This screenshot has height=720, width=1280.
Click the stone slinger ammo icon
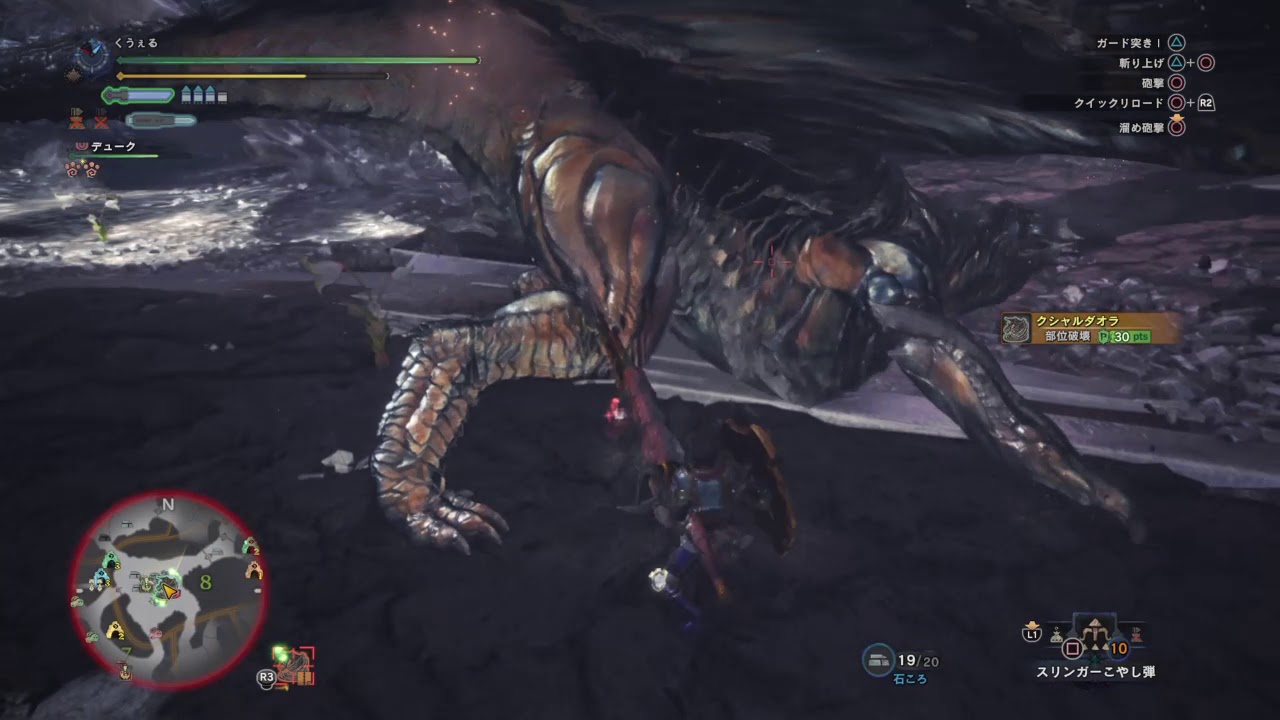click(878, 658)
